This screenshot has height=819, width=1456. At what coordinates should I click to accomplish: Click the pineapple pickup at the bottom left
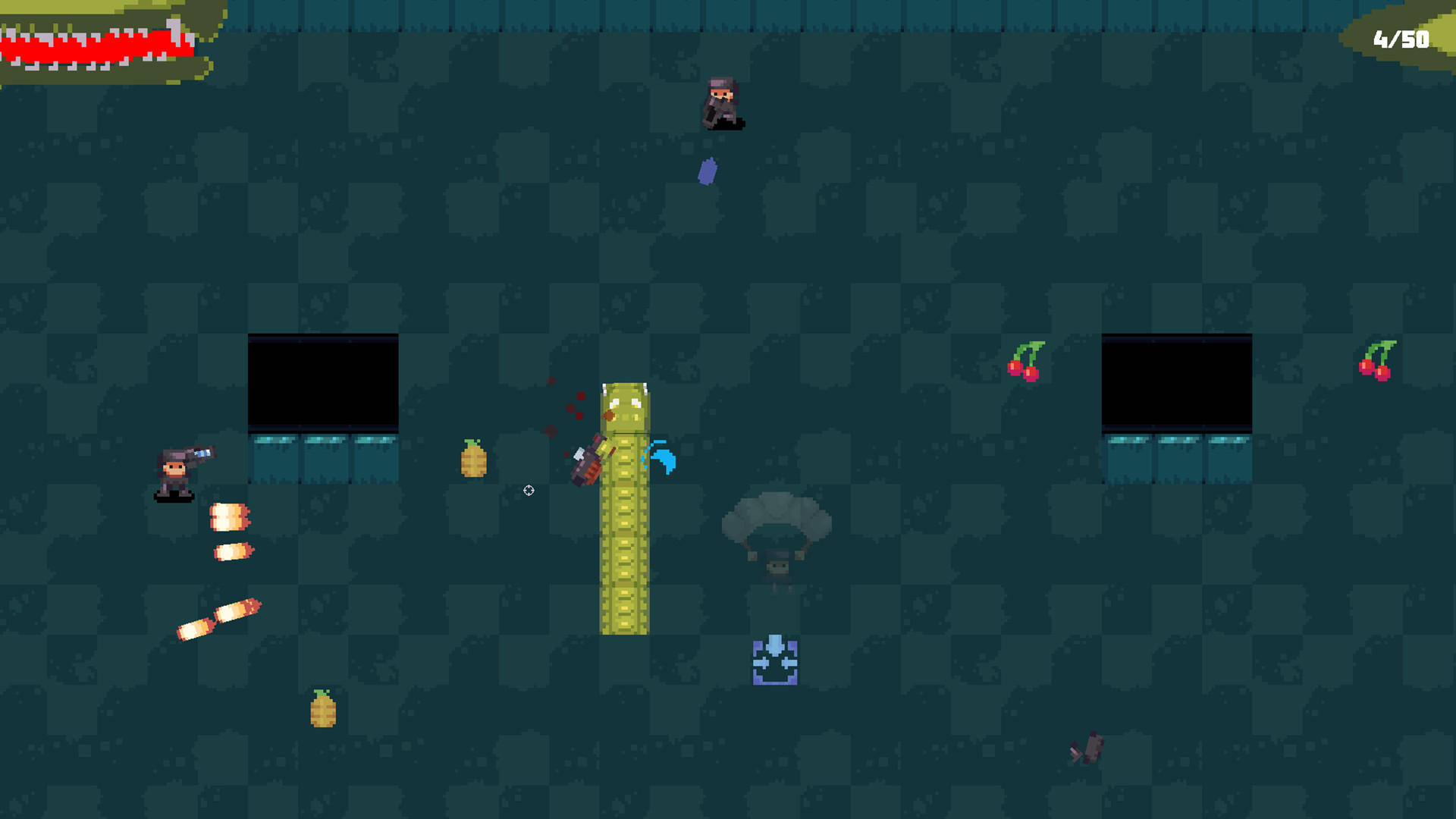point(322,713)
